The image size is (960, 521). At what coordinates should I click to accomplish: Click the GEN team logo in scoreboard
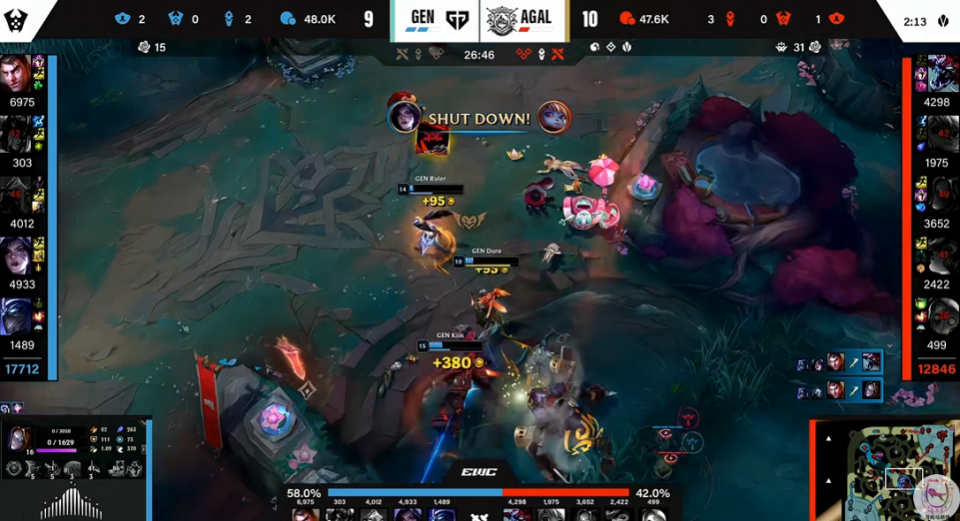pyautogui.click(x=457, y=19)
